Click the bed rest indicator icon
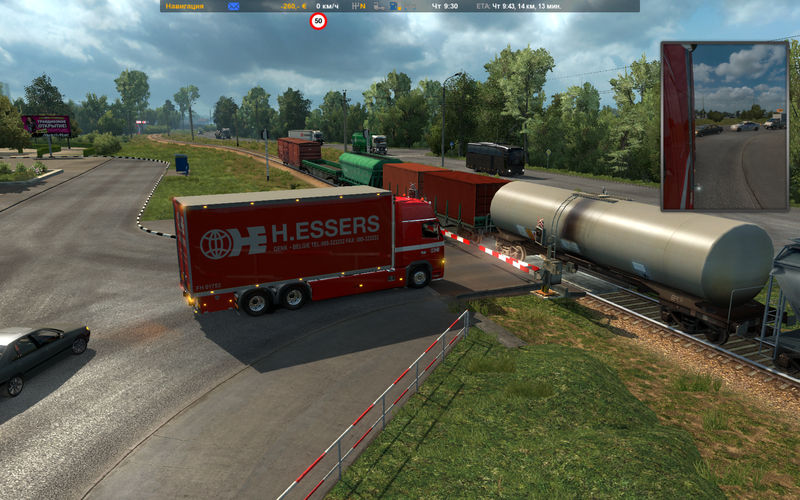This screenshot has height=500, width=800. [x=410, y=6]
